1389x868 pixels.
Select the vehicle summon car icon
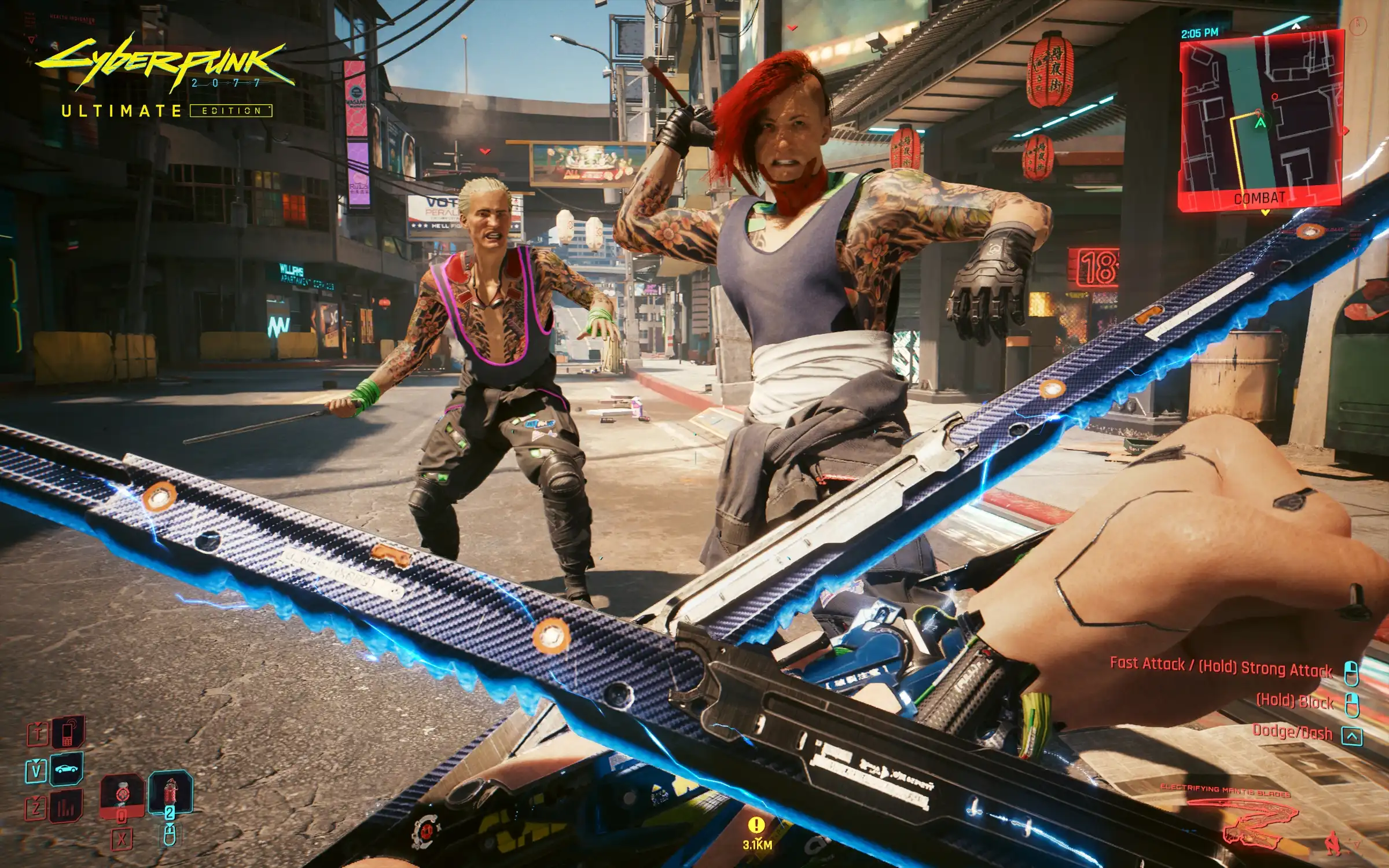67,768
